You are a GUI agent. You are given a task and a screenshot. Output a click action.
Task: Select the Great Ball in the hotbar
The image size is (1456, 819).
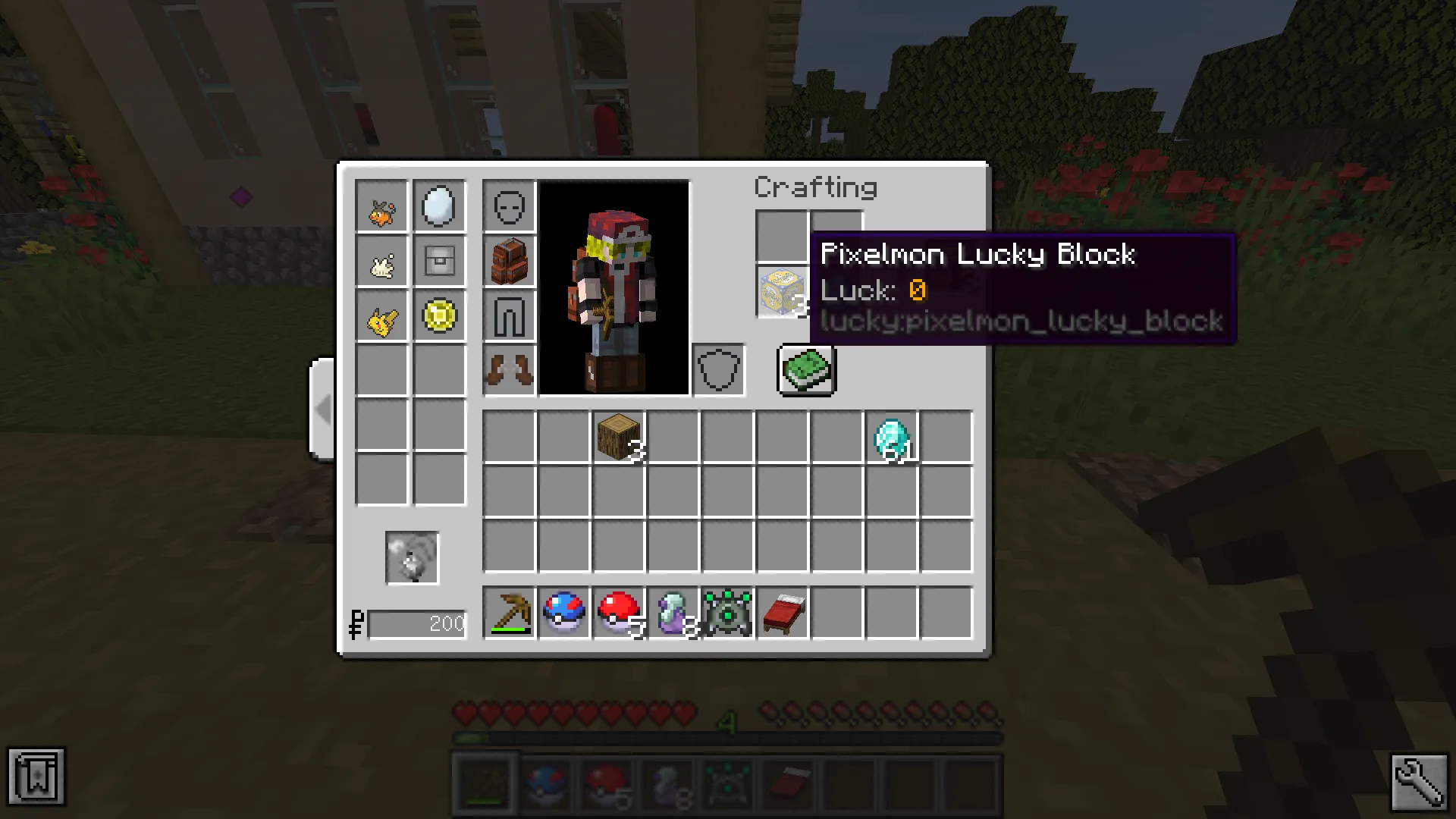563,613
